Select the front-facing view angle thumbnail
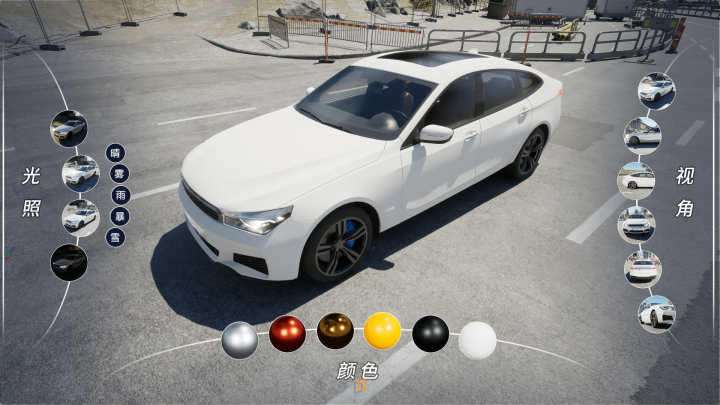This screenshot has height=405, width=720. tap(636, 224)
